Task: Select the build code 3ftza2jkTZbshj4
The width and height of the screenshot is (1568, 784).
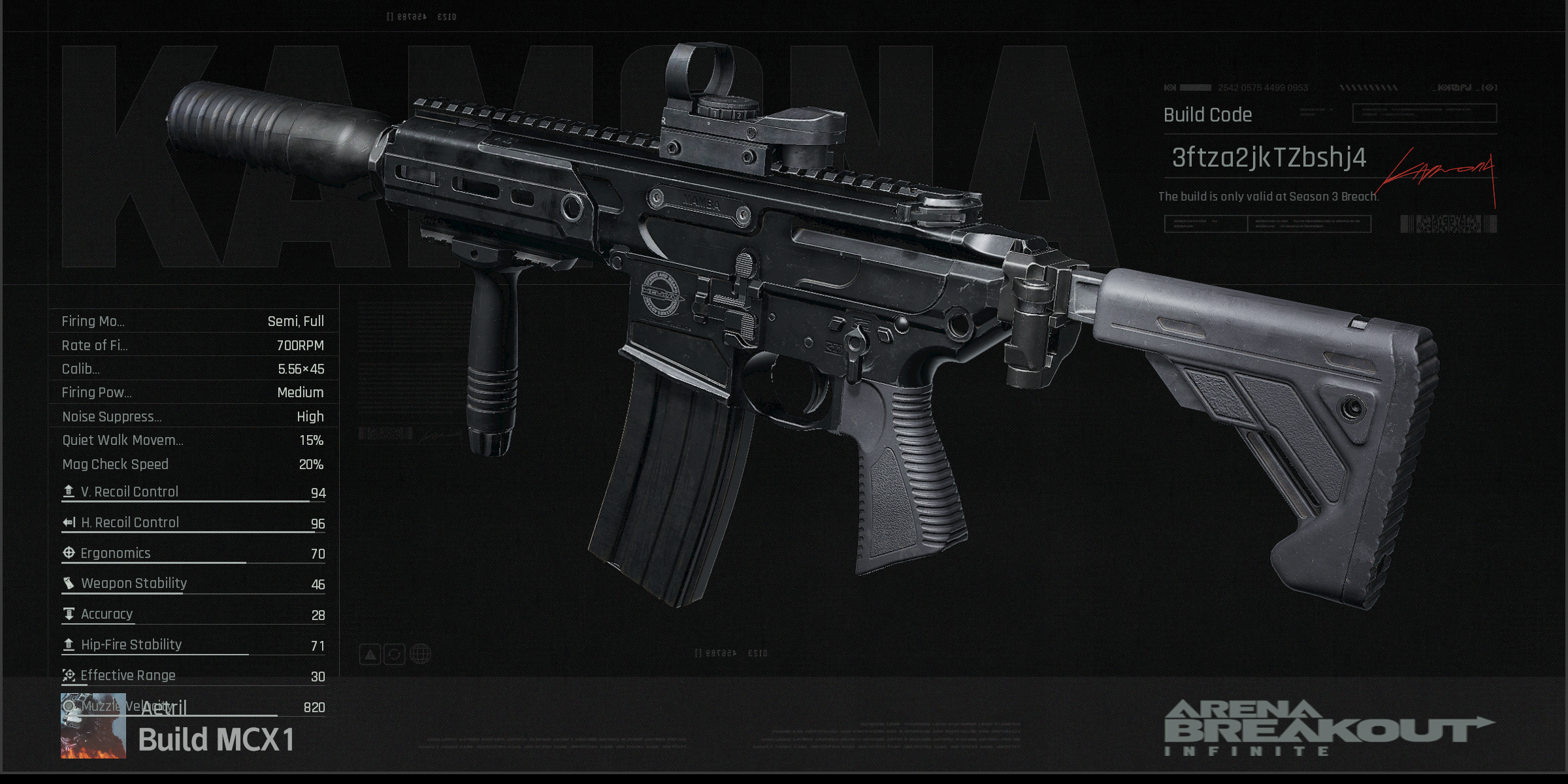Action: (1268, 158)
